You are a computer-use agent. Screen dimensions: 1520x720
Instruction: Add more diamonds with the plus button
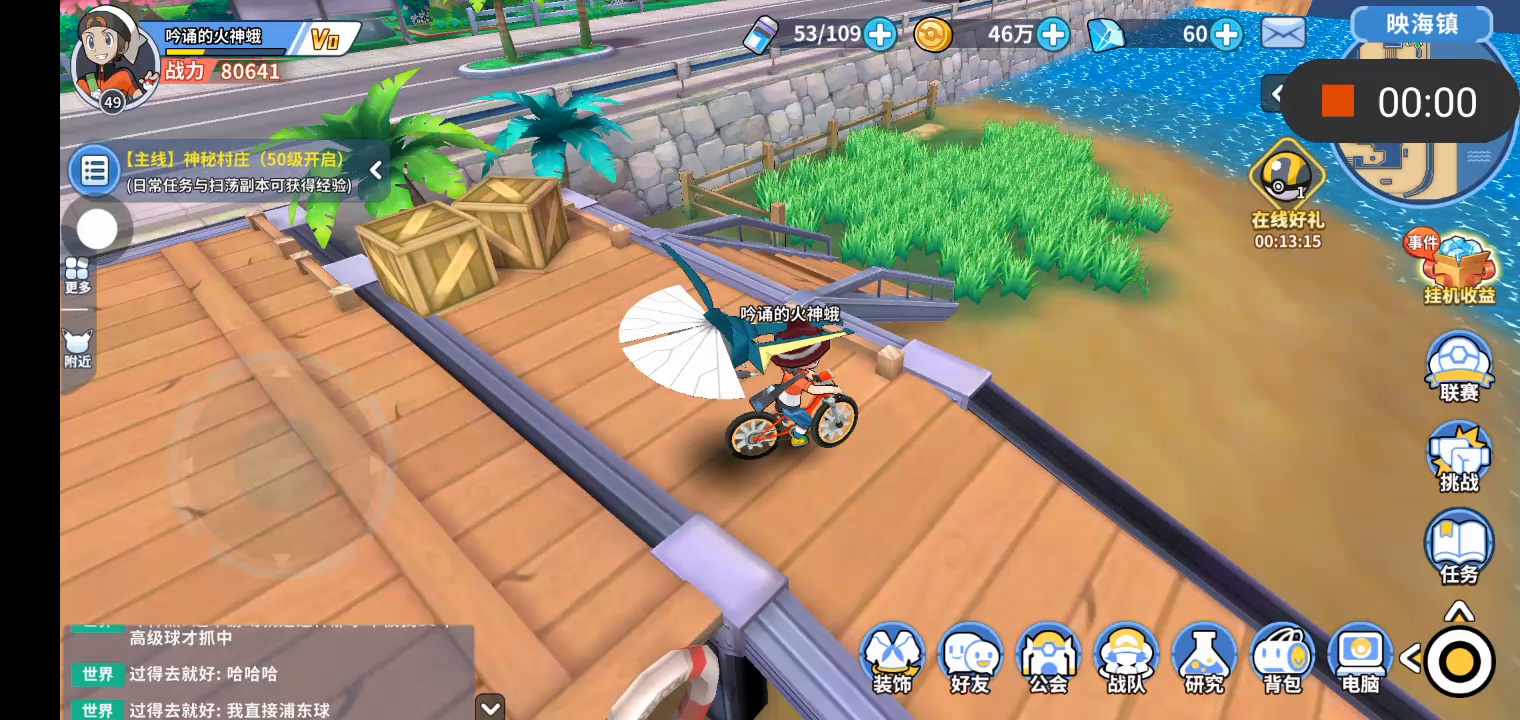[x=1226, y=35]
